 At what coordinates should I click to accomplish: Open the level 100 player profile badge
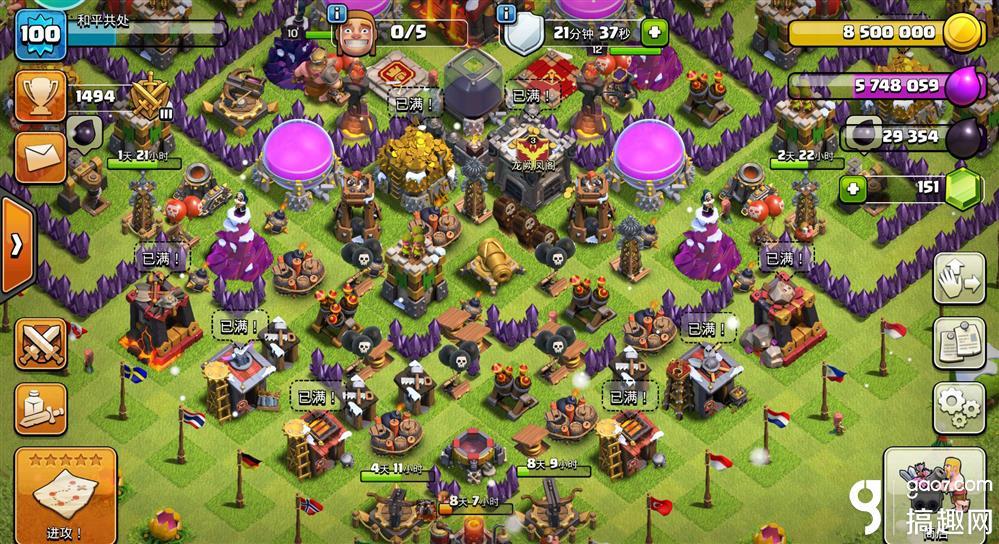click(40, 34)
